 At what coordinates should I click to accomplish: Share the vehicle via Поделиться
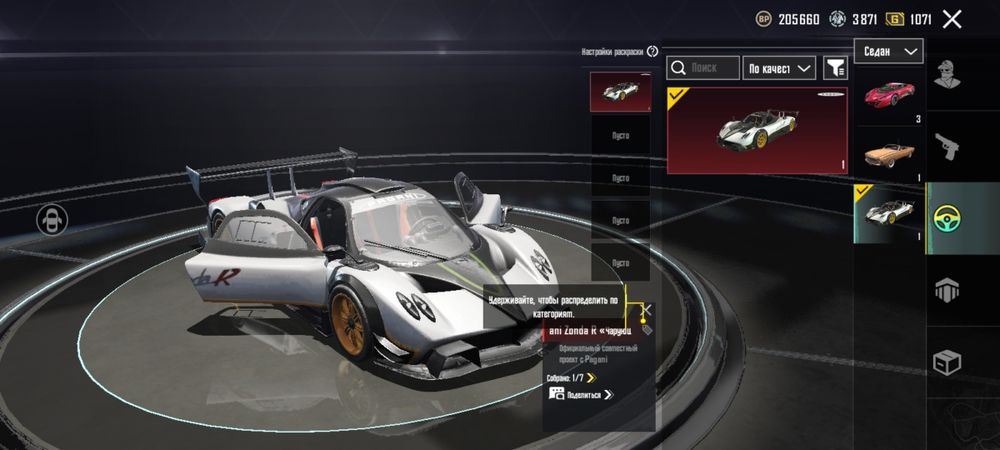pyautogui.click(x=582, y=395)
